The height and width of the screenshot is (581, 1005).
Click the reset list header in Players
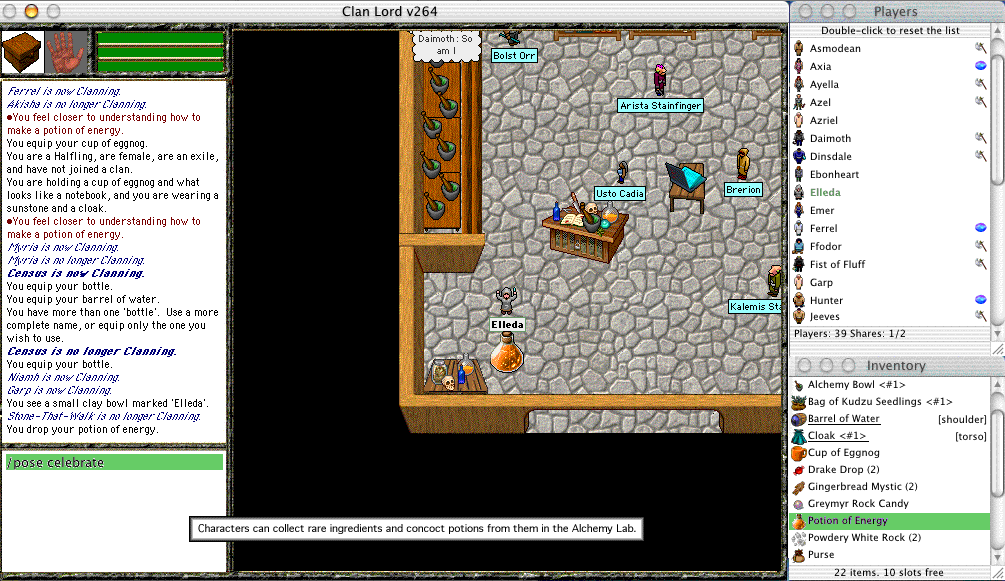coord(897,30)
